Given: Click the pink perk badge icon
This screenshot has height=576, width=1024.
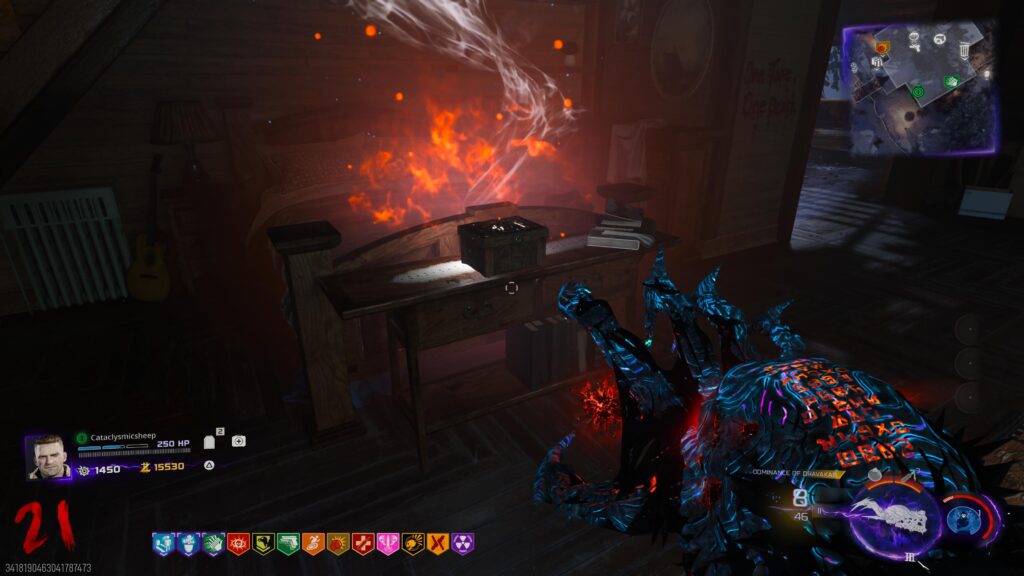Looking at the screenshot, I should click(388, 544).
